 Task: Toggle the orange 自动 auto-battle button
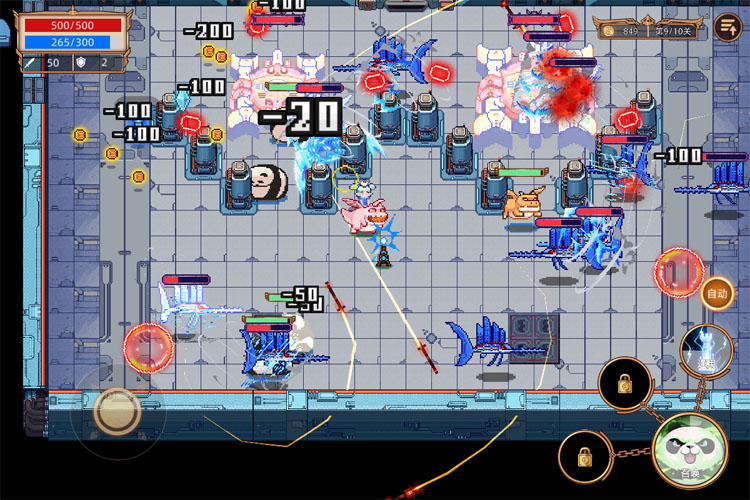coord(716,294)
